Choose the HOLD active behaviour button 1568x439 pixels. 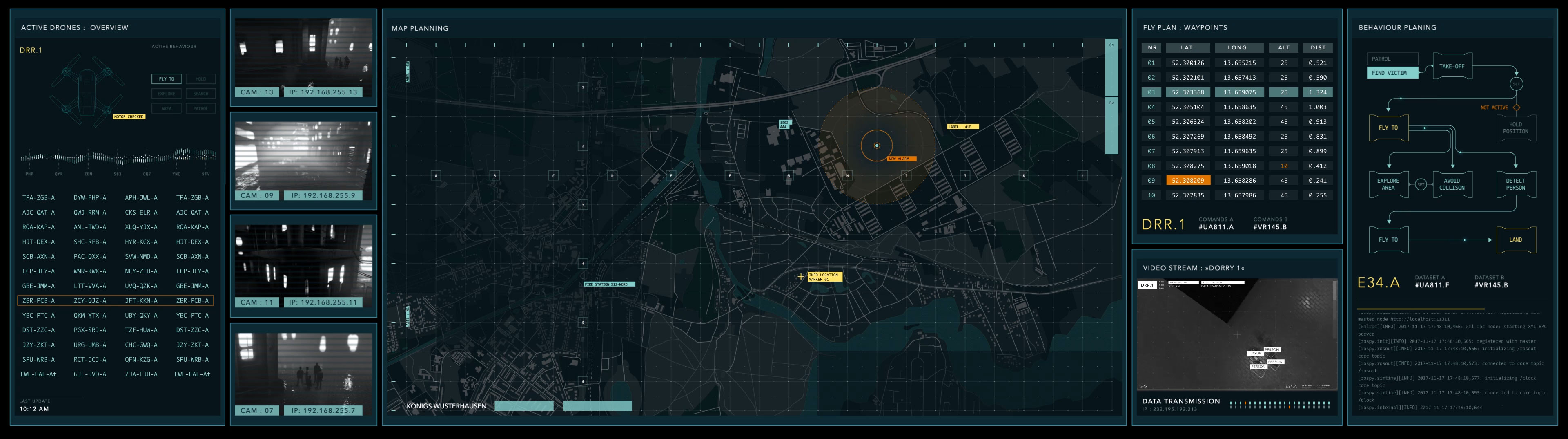coord(201,78)
